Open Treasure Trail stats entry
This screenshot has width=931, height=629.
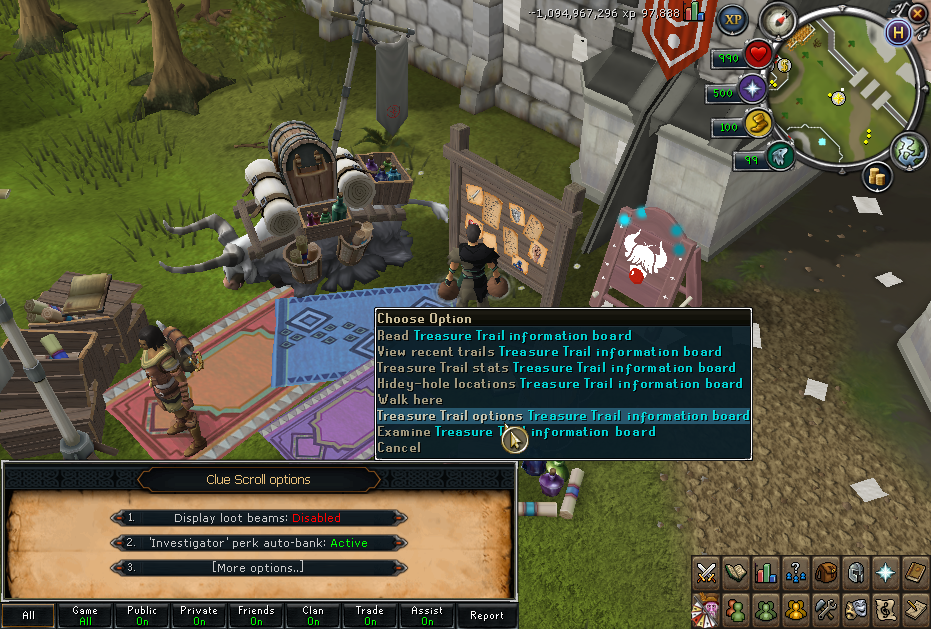pyautogui.click(x=556, y=368)
